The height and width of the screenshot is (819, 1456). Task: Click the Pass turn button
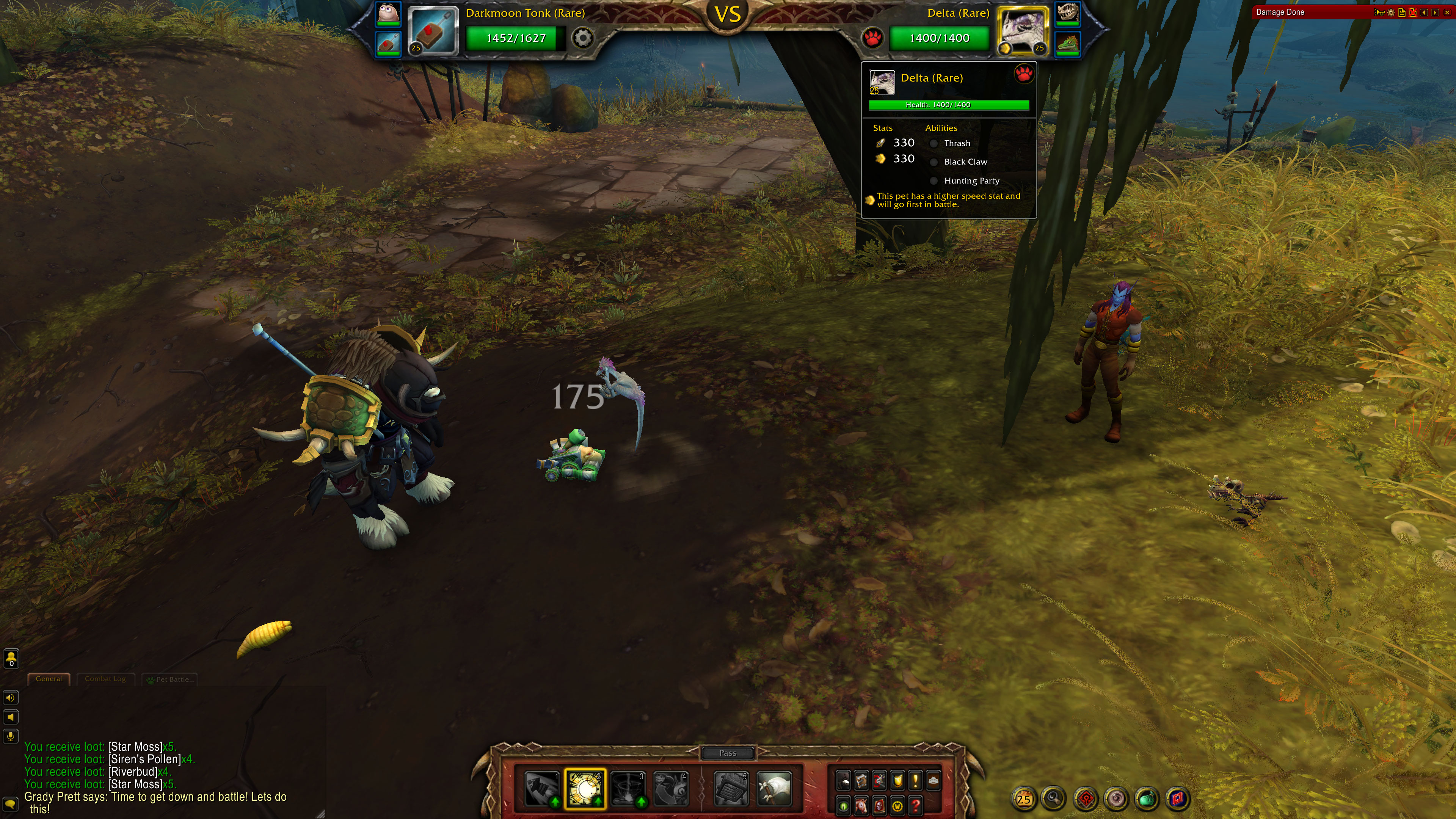click(x=728, y=753)
